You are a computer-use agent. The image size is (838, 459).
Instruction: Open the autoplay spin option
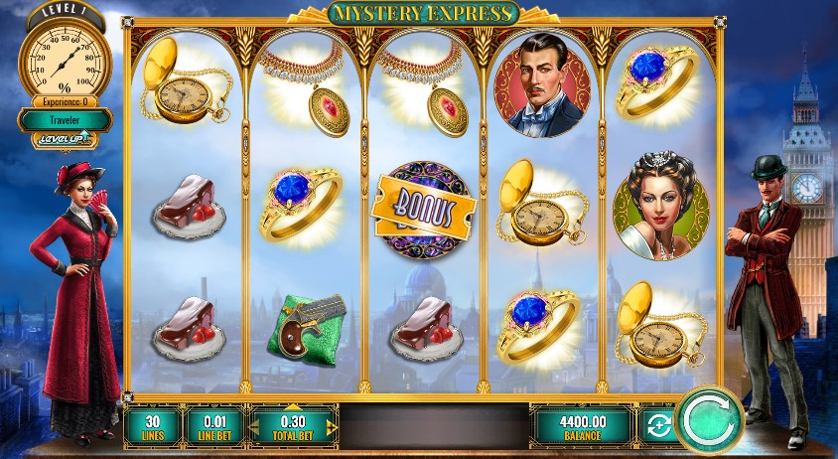tap(657, 426)
